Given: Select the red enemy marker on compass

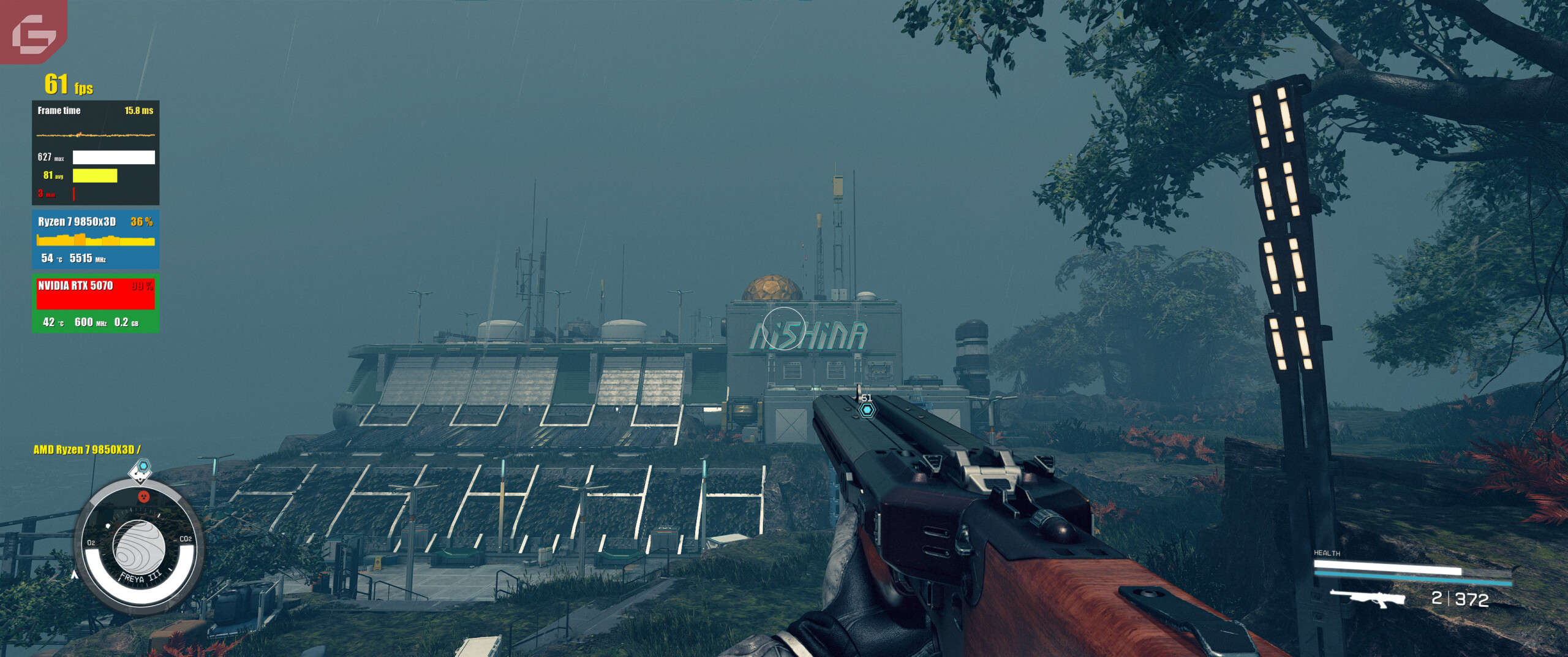Looking at the screenshot, I should 144,496.
